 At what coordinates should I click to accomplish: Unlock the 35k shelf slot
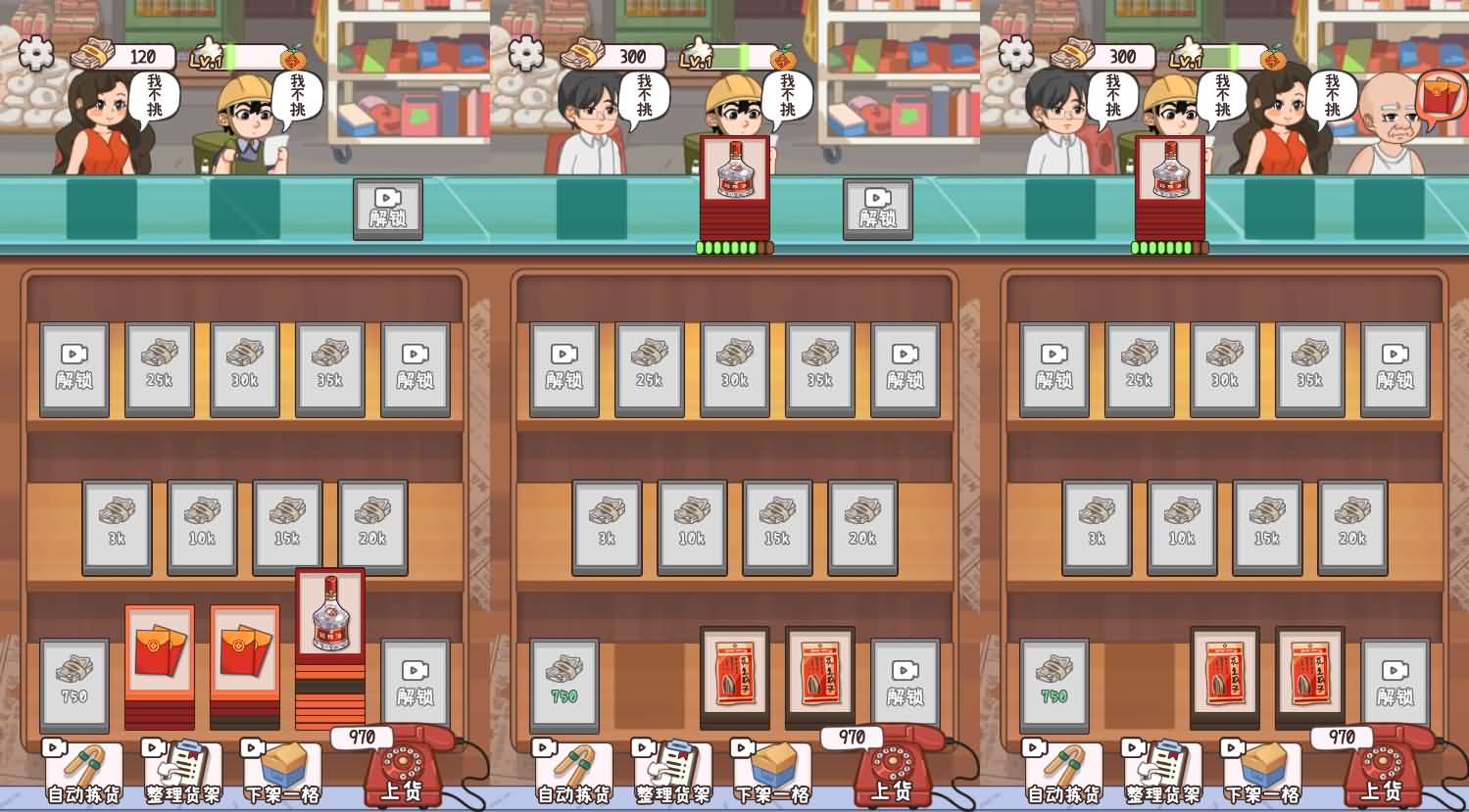click(330, 367)
